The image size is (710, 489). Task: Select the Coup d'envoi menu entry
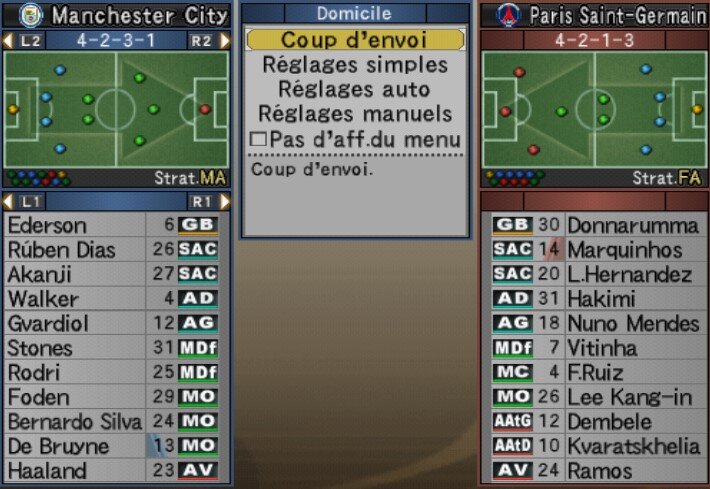point(354,40)
